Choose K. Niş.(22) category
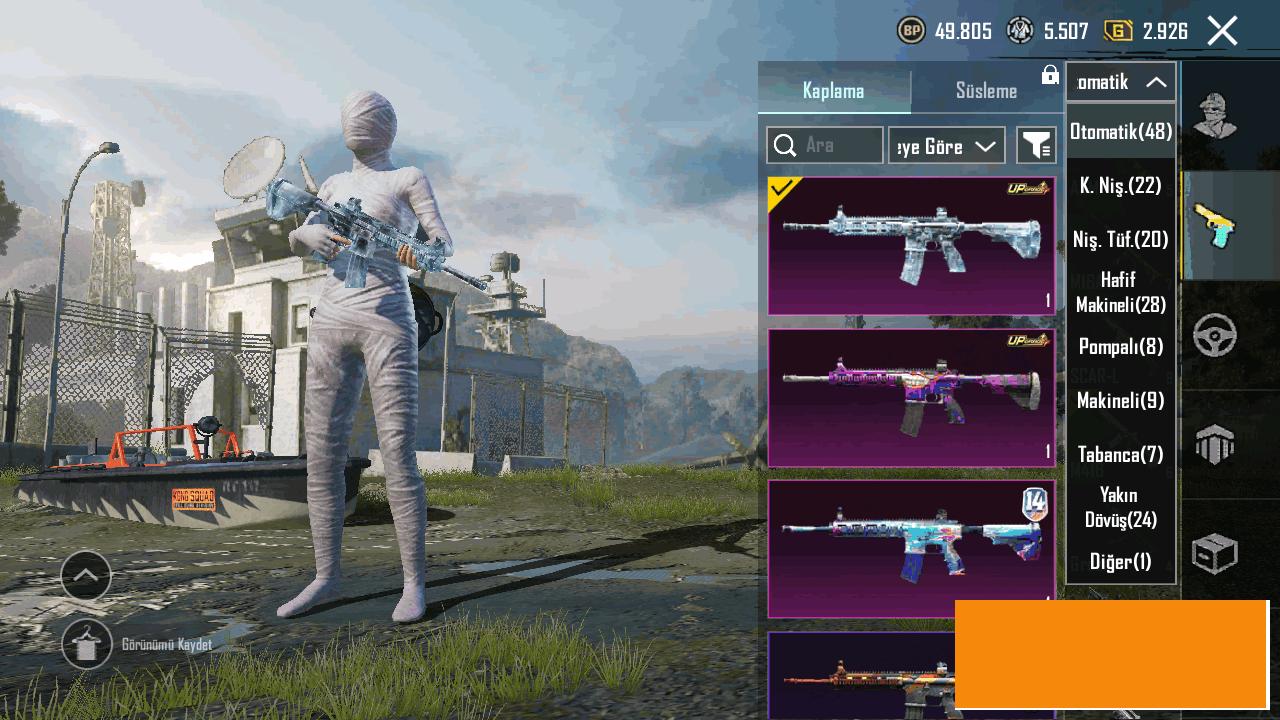 pyautogui.click(x=1121, y=185)
